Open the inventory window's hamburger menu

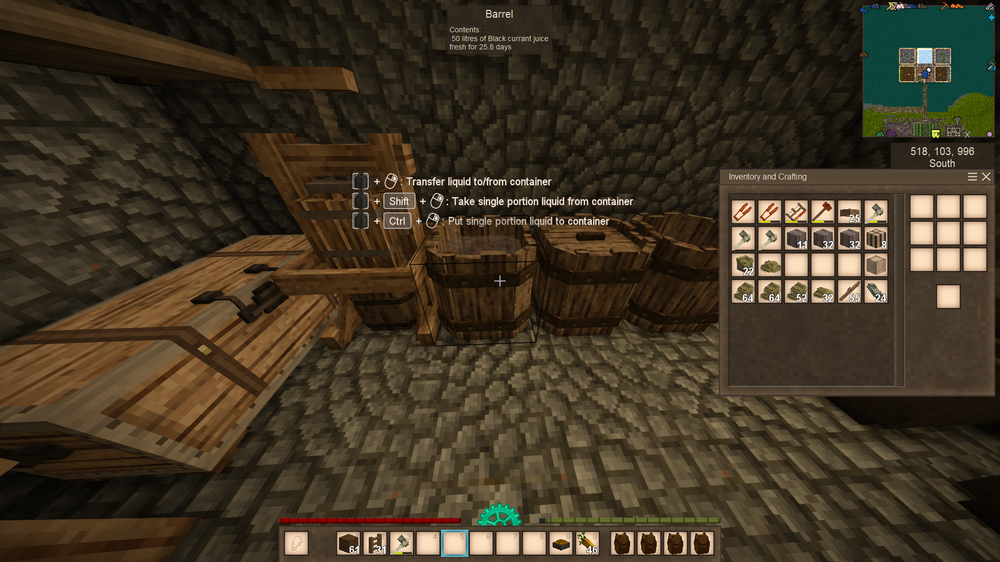click(973, 177)
